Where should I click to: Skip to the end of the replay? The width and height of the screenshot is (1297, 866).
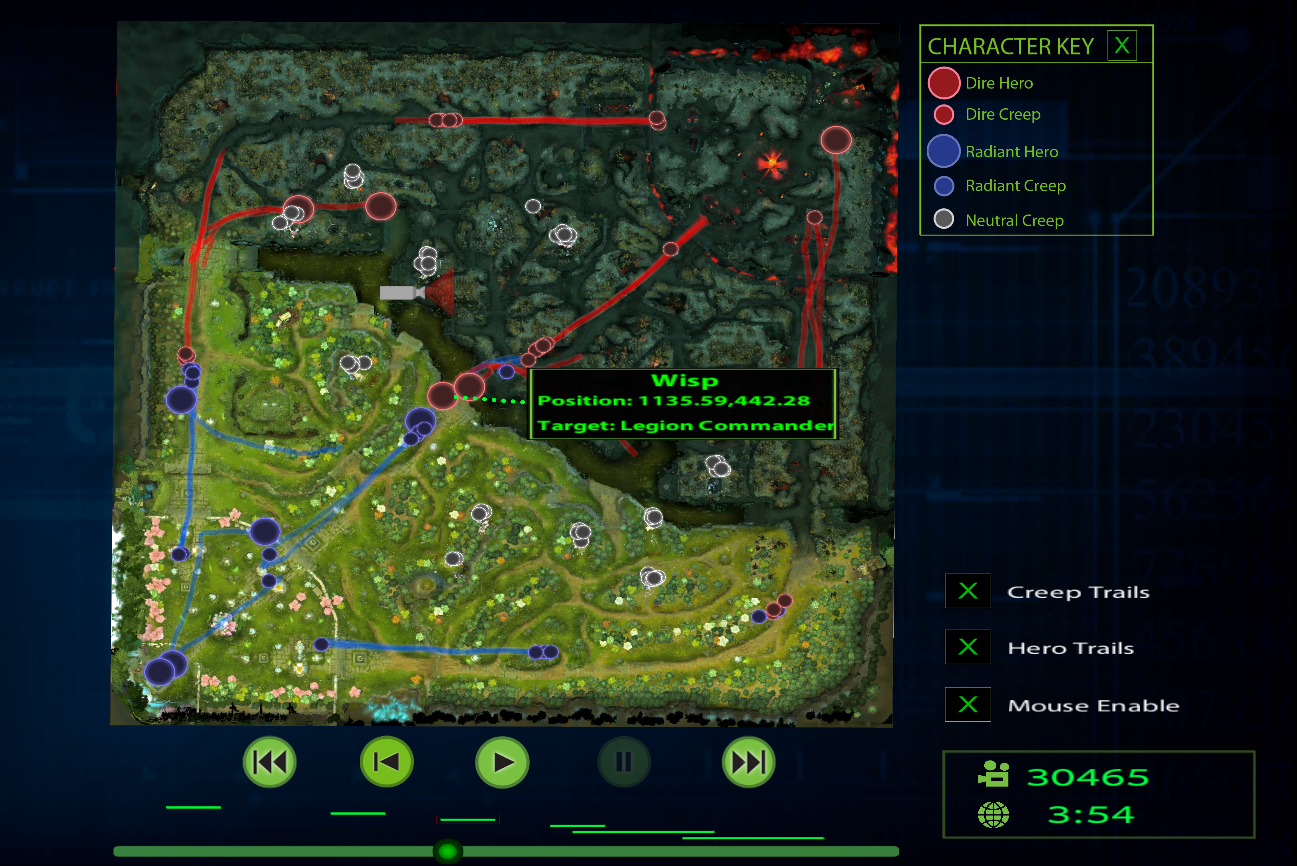(748, 763)
